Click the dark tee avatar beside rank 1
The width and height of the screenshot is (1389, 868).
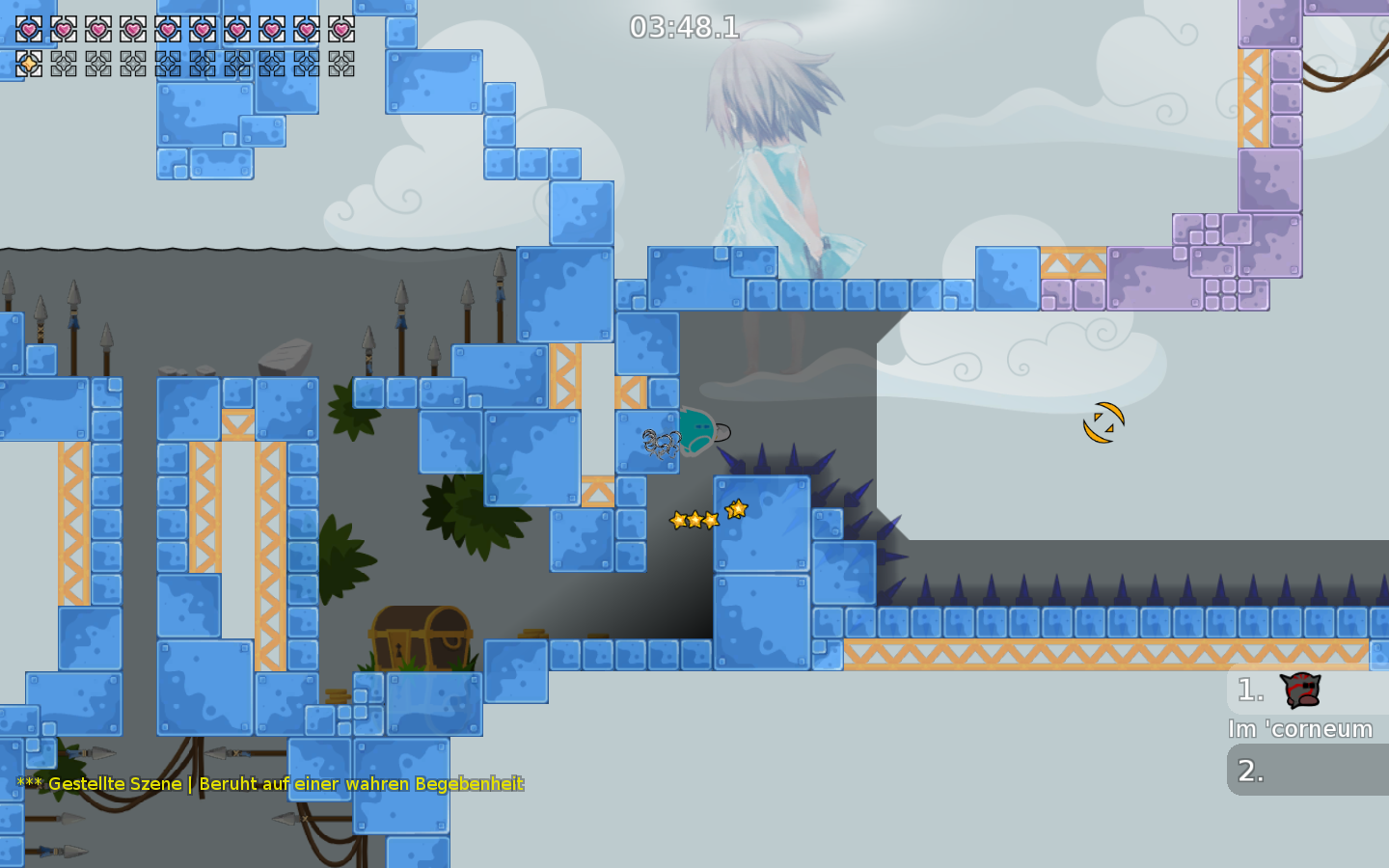coord(1300,691)
